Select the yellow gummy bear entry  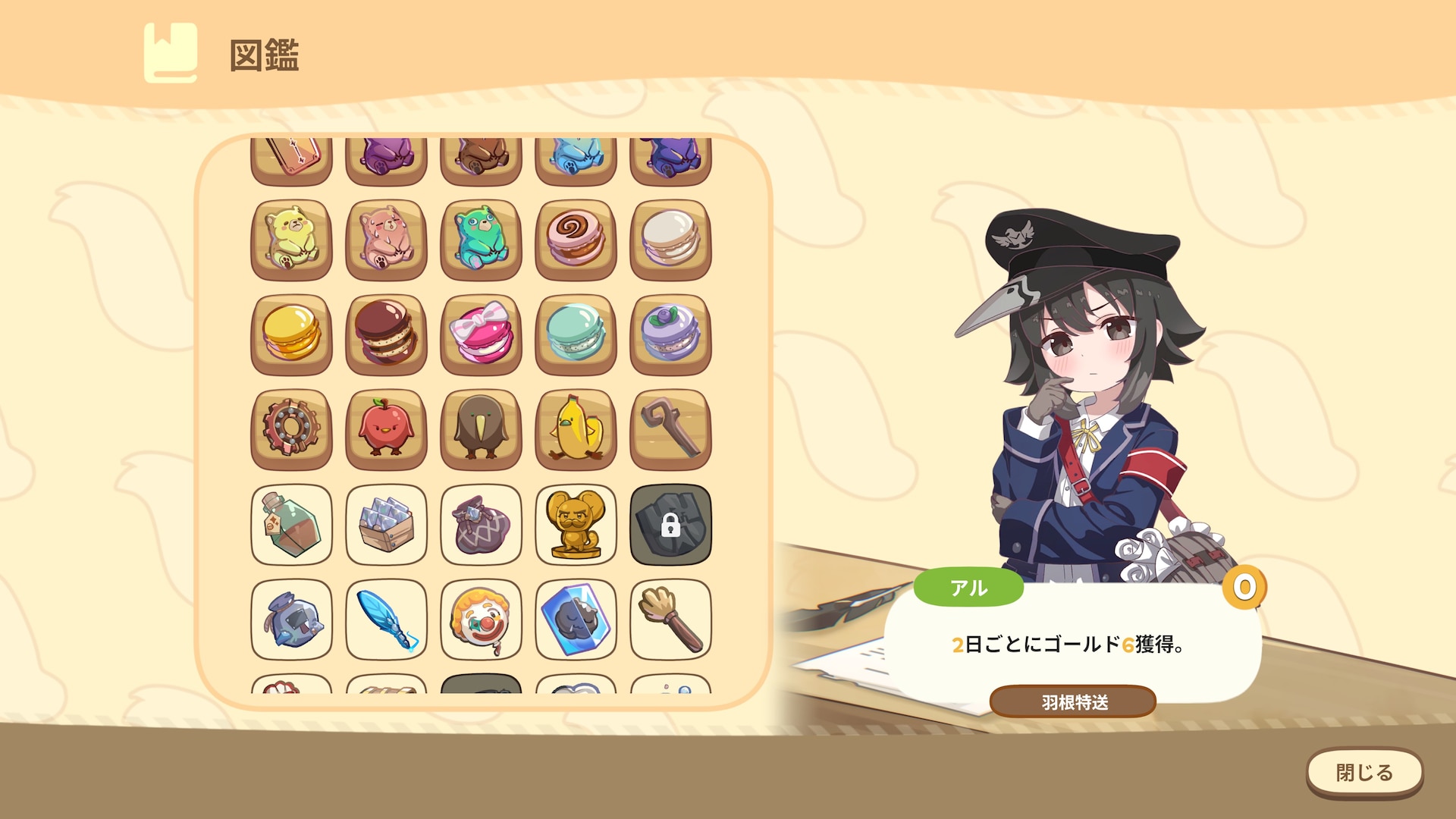pos(291,240)
